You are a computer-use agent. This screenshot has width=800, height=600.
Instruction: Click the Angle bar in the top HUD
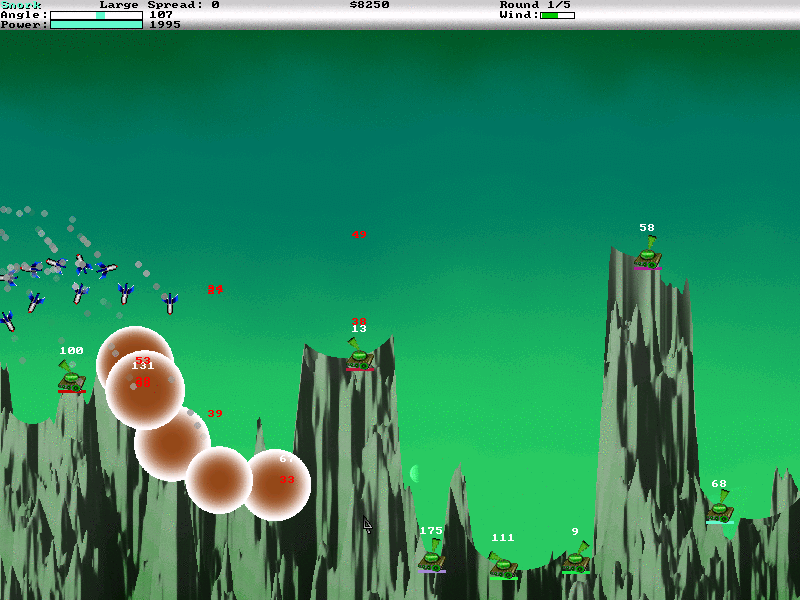[96, 15]
